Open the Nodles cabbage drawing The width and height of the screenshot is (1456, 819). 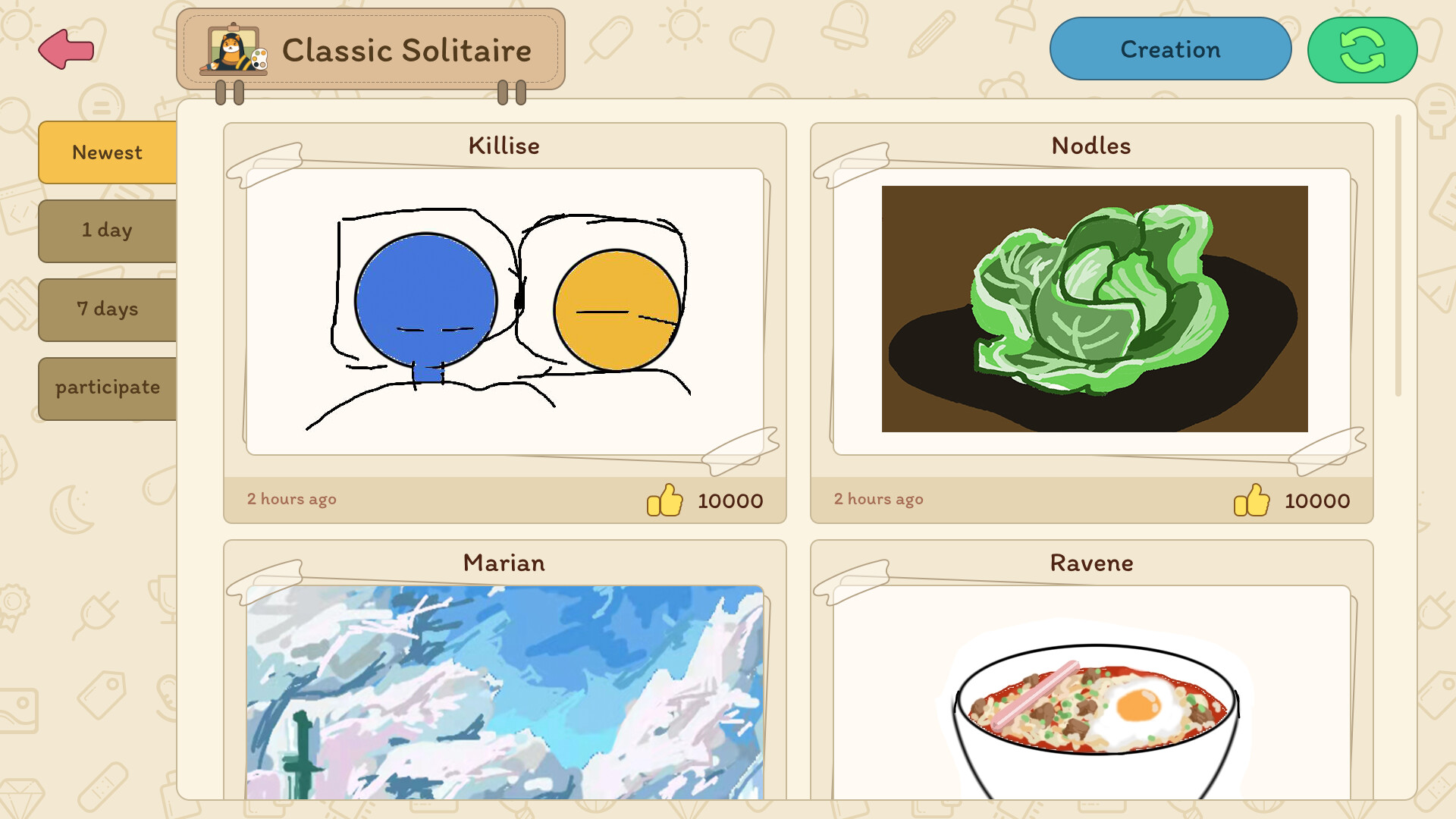click(1092, 307)
